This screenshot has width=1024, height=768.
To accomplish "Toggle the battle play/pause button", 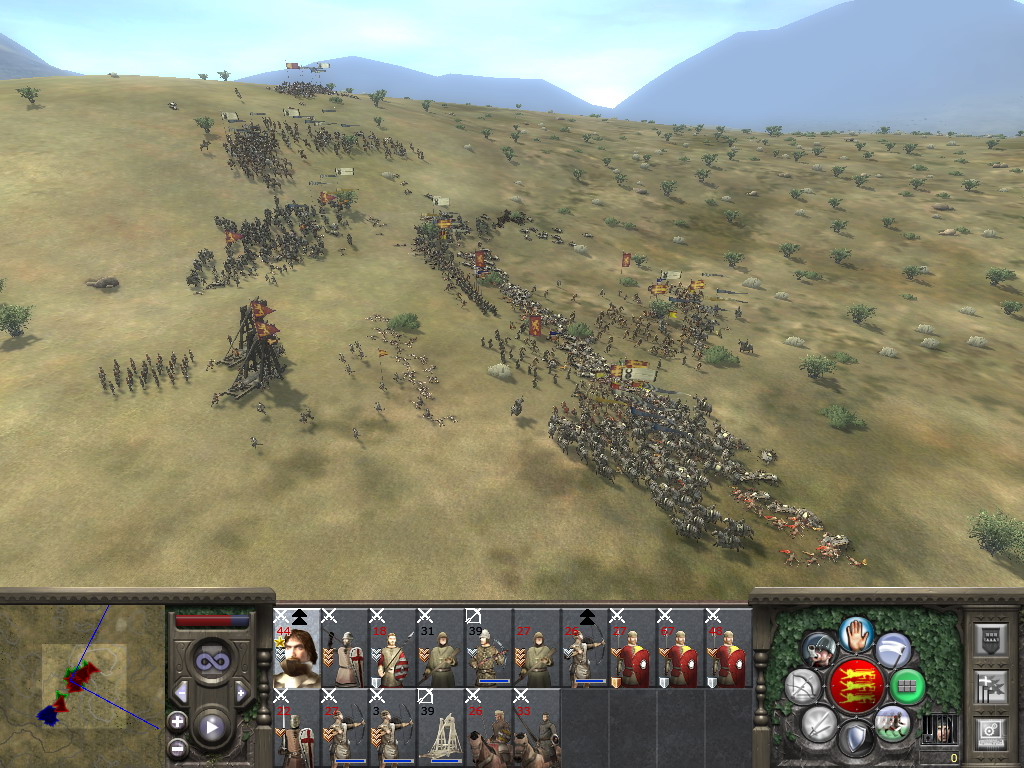I will pyautogui.click(x=211, y=727).
